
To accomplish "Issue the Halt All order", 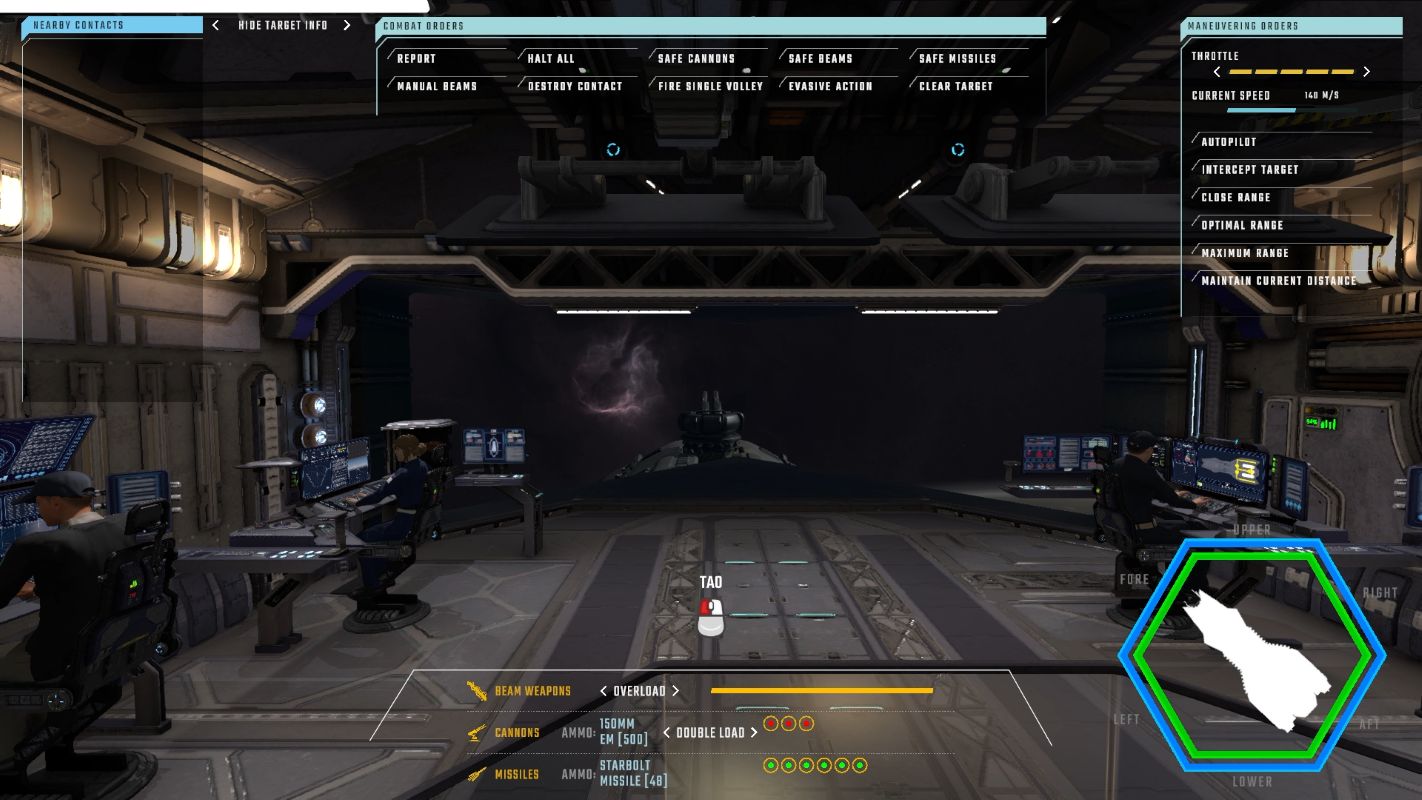I will click(551, 59).
